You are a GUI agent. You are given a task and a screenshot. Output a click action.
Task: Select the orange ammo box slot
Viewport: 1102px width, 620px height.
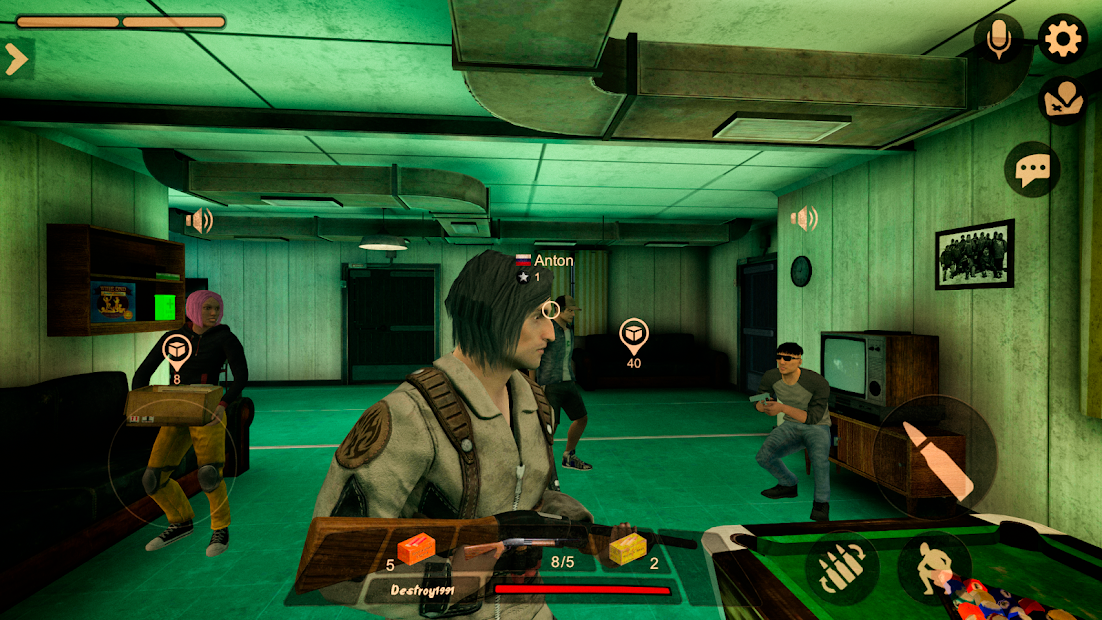tap(418, 549)
